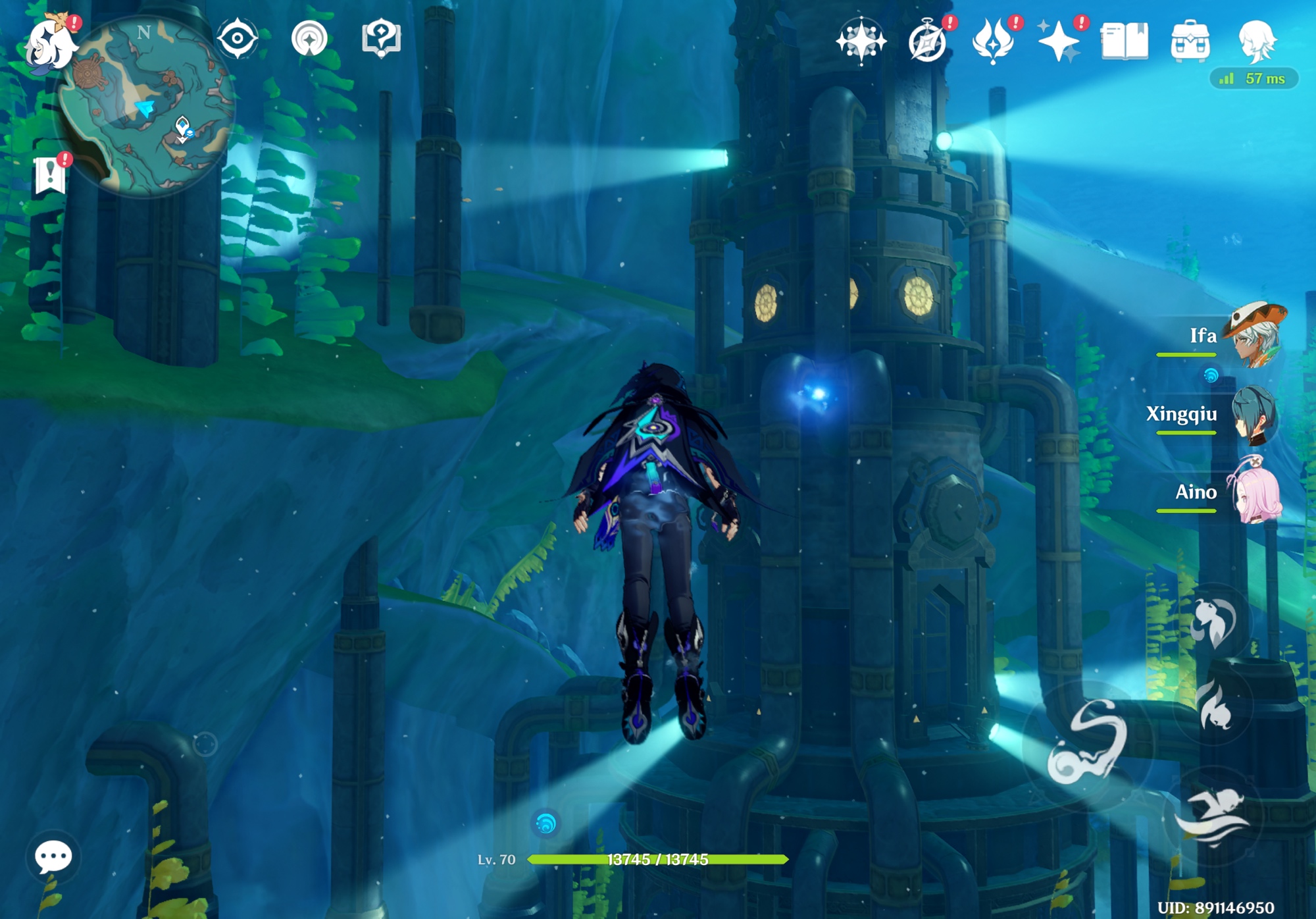Open the quest tutorial question-mark icon
The width and height of the screenshot is (1316, 919).
381,38
